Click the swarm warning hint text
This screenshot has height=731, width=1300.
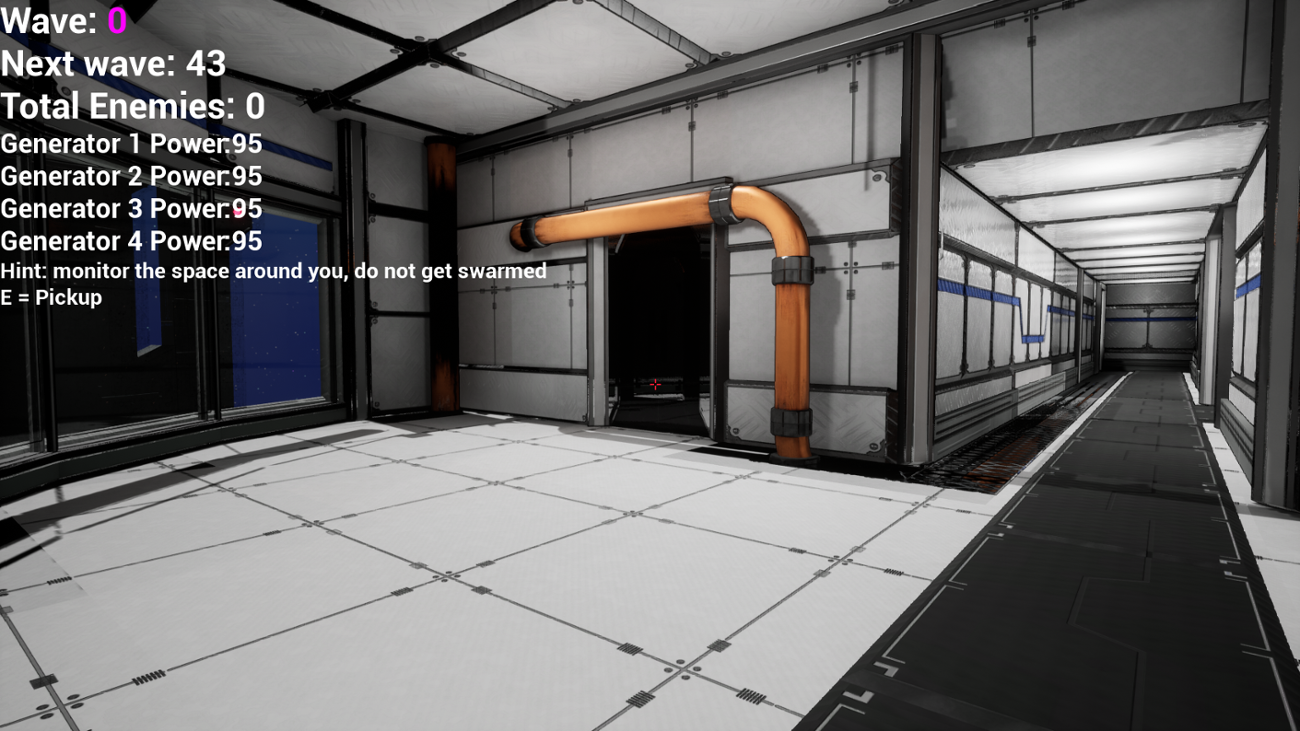pyautogui.click(x=273, y=270)
